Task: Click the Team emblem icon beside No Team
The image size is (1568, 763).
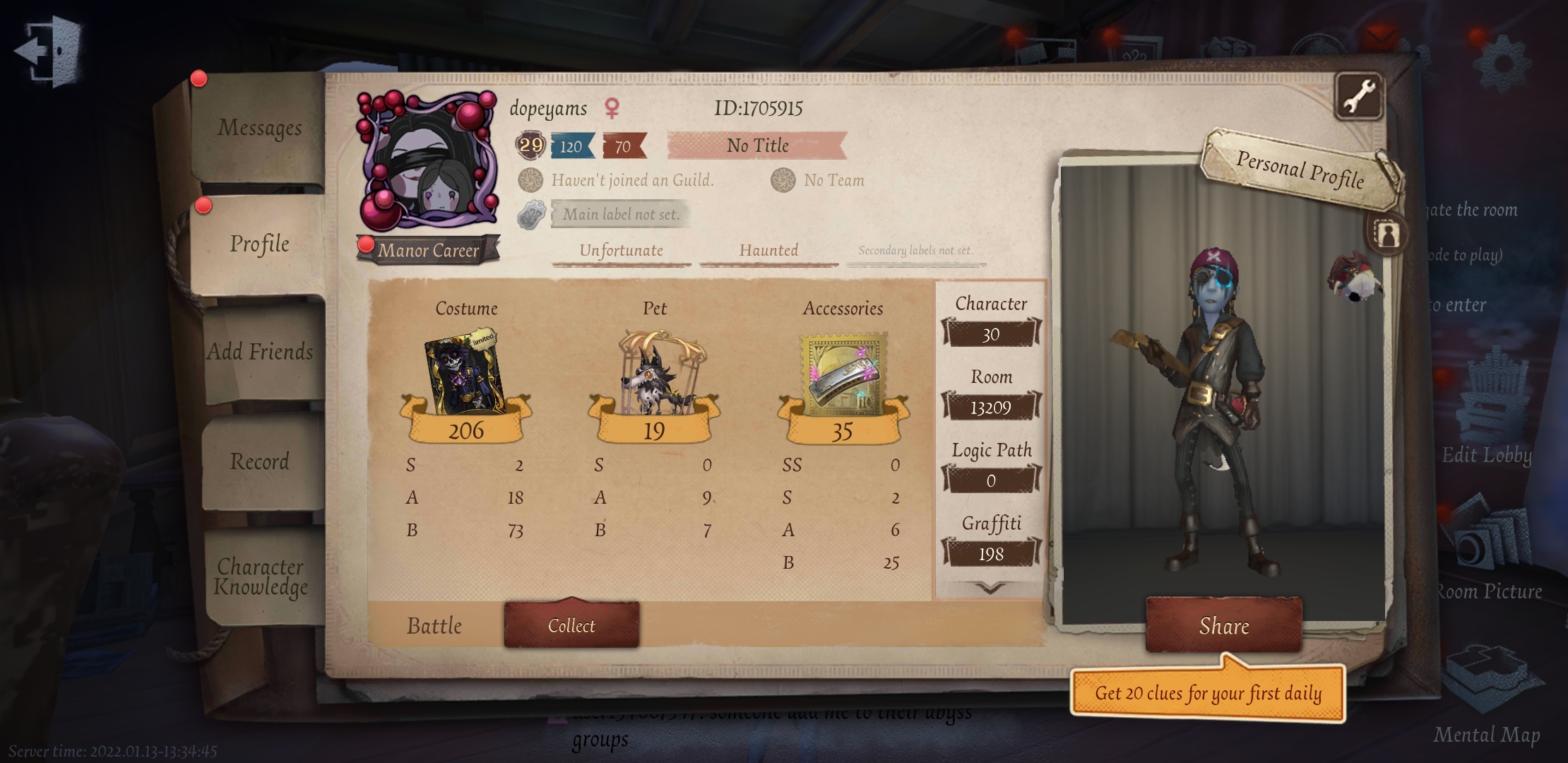Action: point(784,180)
